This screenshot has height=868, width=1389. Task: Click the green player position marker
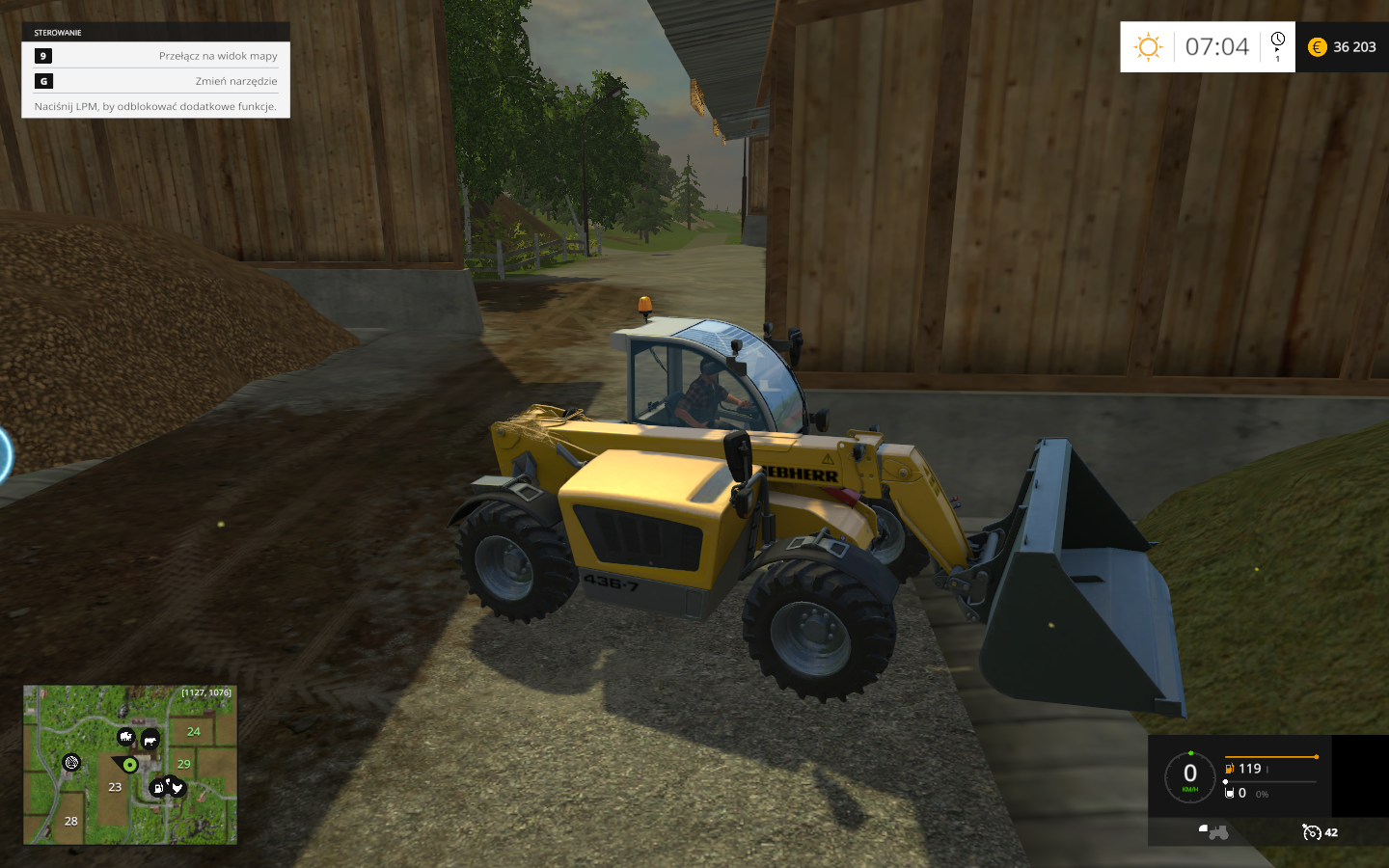130,765
